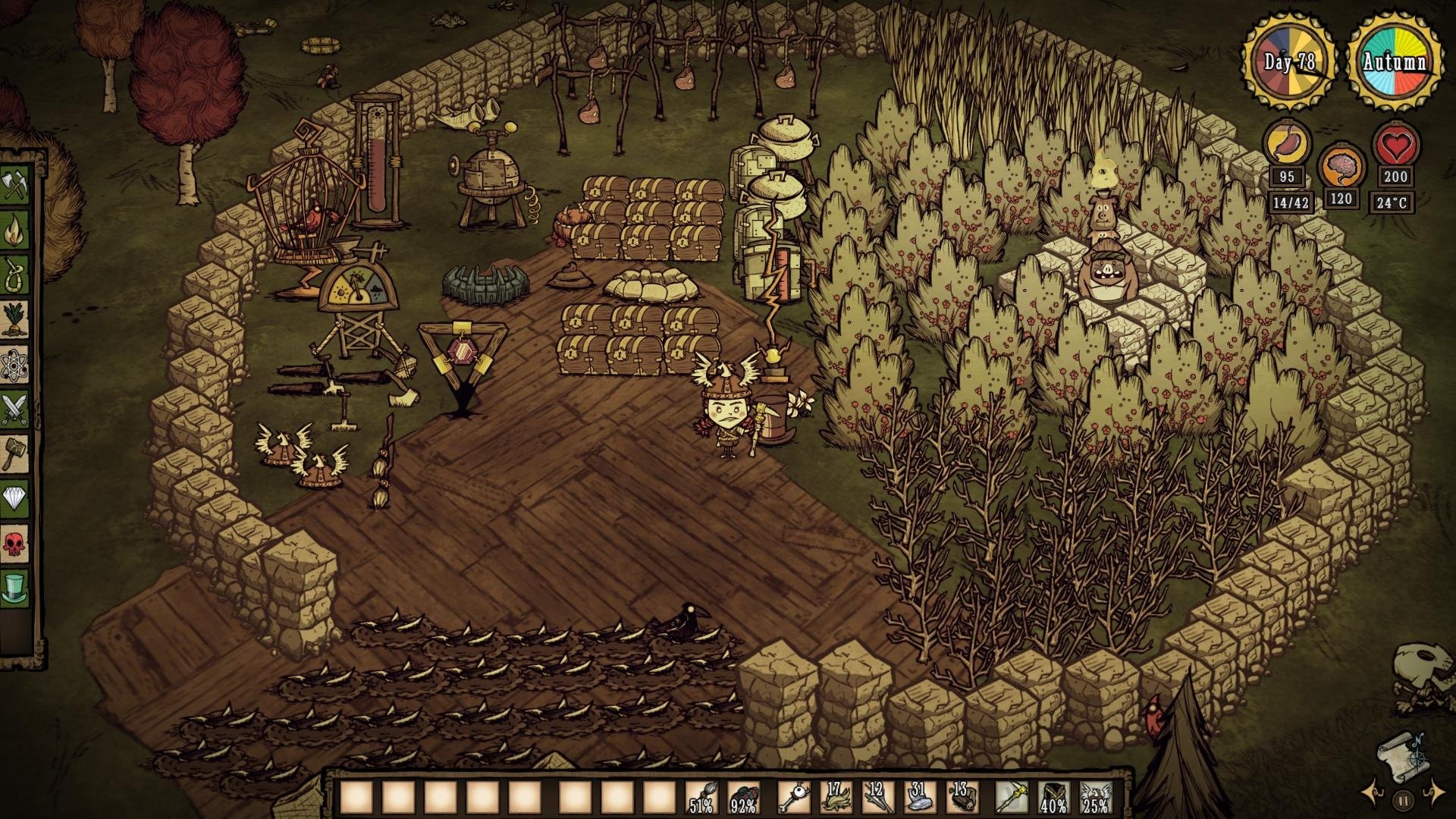Select the Survival tab with rope icon

click(x=14, y=274)
